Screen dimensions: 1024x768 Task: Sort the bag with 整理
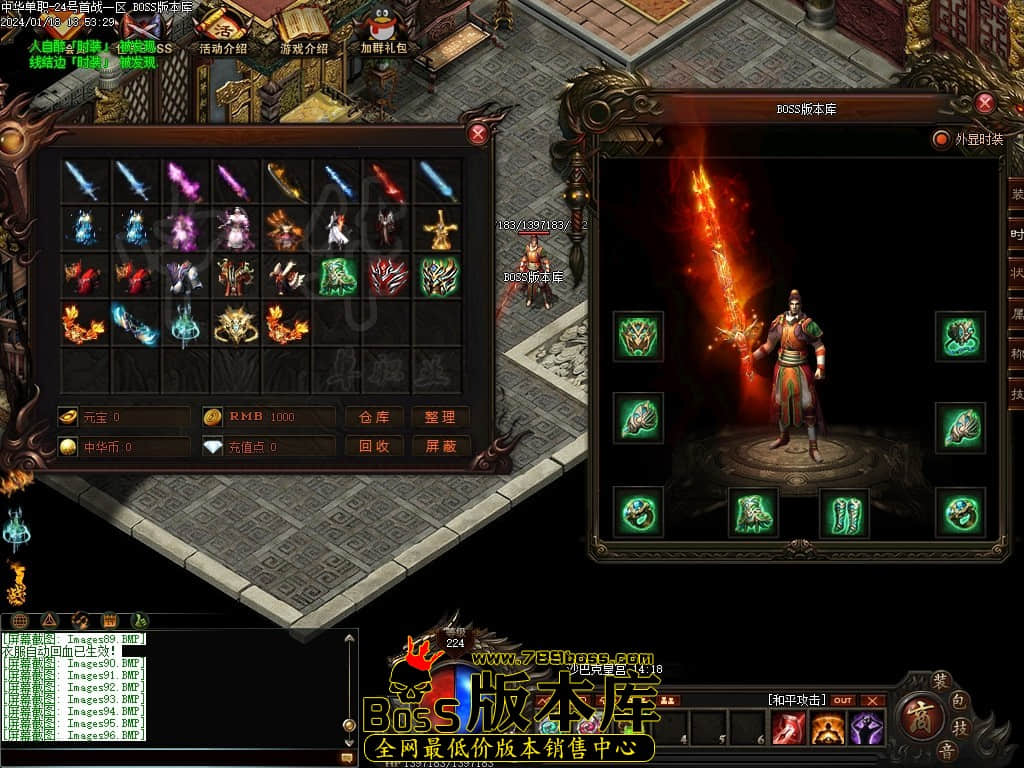pos(440,417)
